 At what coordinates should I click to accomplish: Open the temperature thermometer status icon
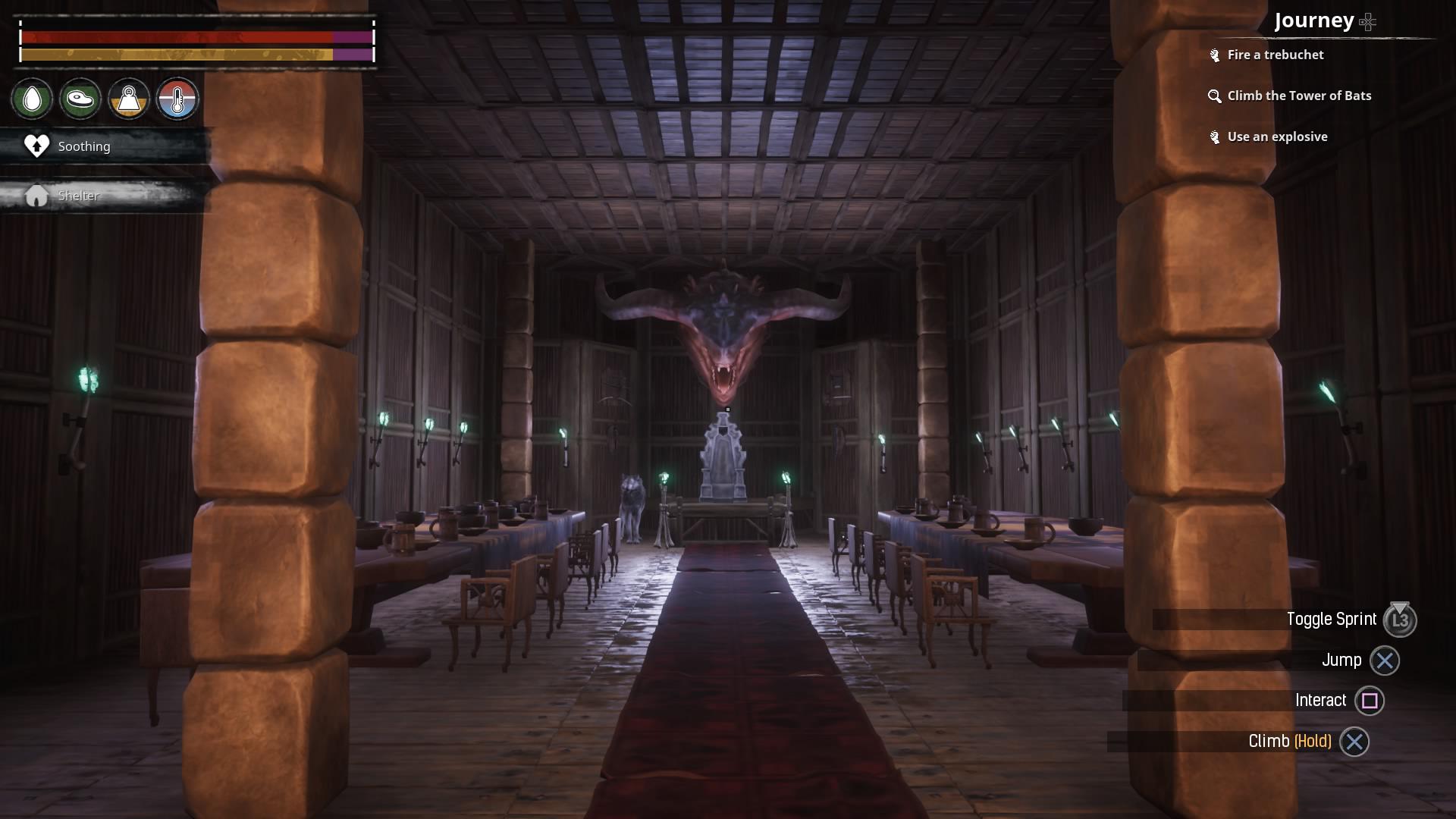(x=177, y=99)
